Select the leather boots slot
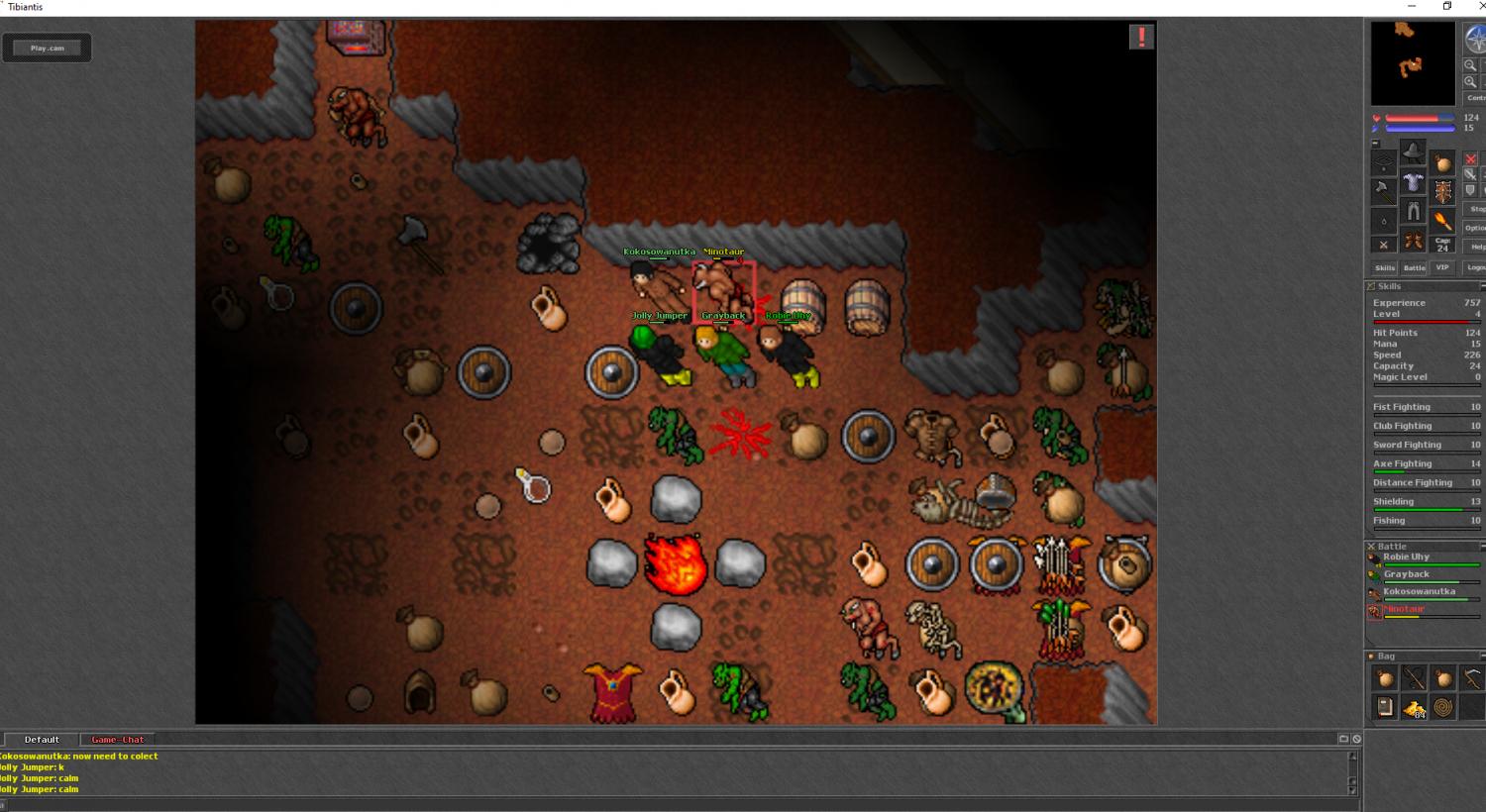 (1414, 242)
